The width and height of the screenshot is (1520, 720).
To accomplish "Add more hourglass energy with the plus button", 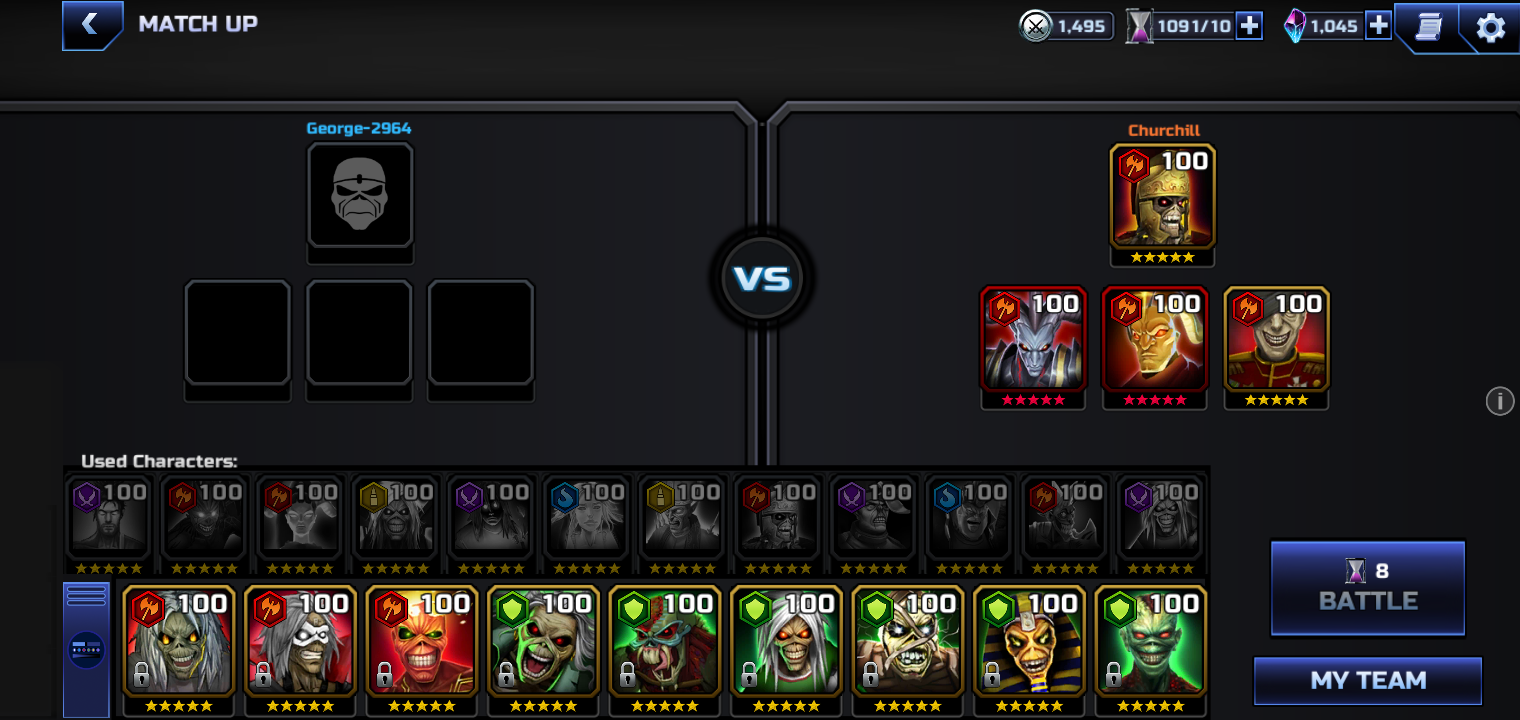I will (x=1249, y=26).
